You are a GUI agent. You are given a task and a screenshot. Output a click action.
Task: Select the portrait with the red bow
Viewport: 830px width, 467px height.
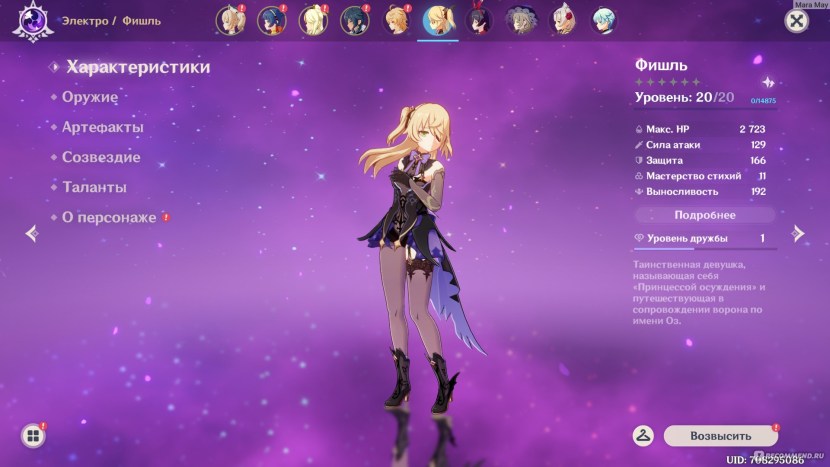(x=478, y=20)
